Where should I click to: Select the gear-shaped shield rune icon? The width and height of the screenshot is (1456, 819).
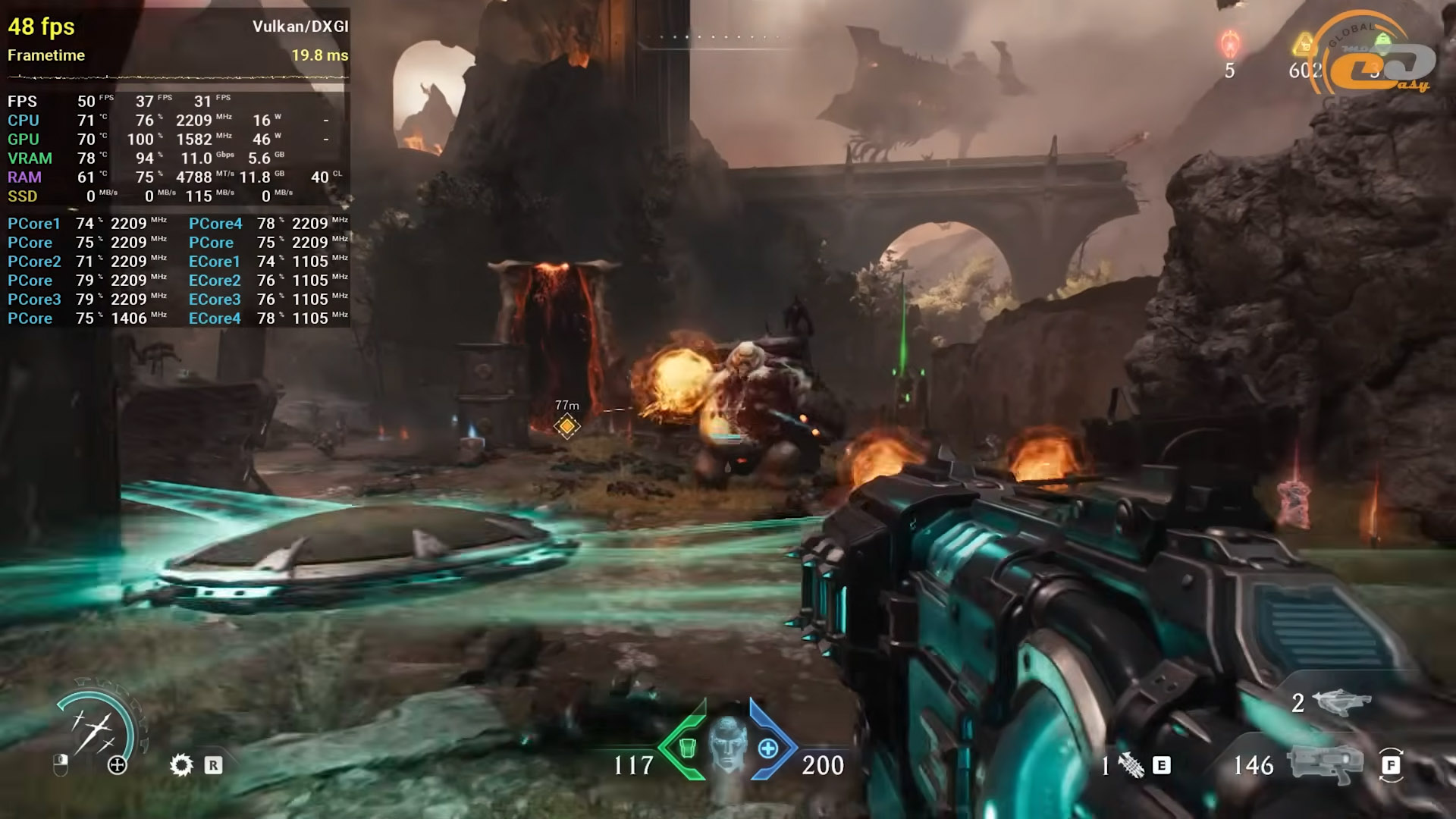point(181,764)
